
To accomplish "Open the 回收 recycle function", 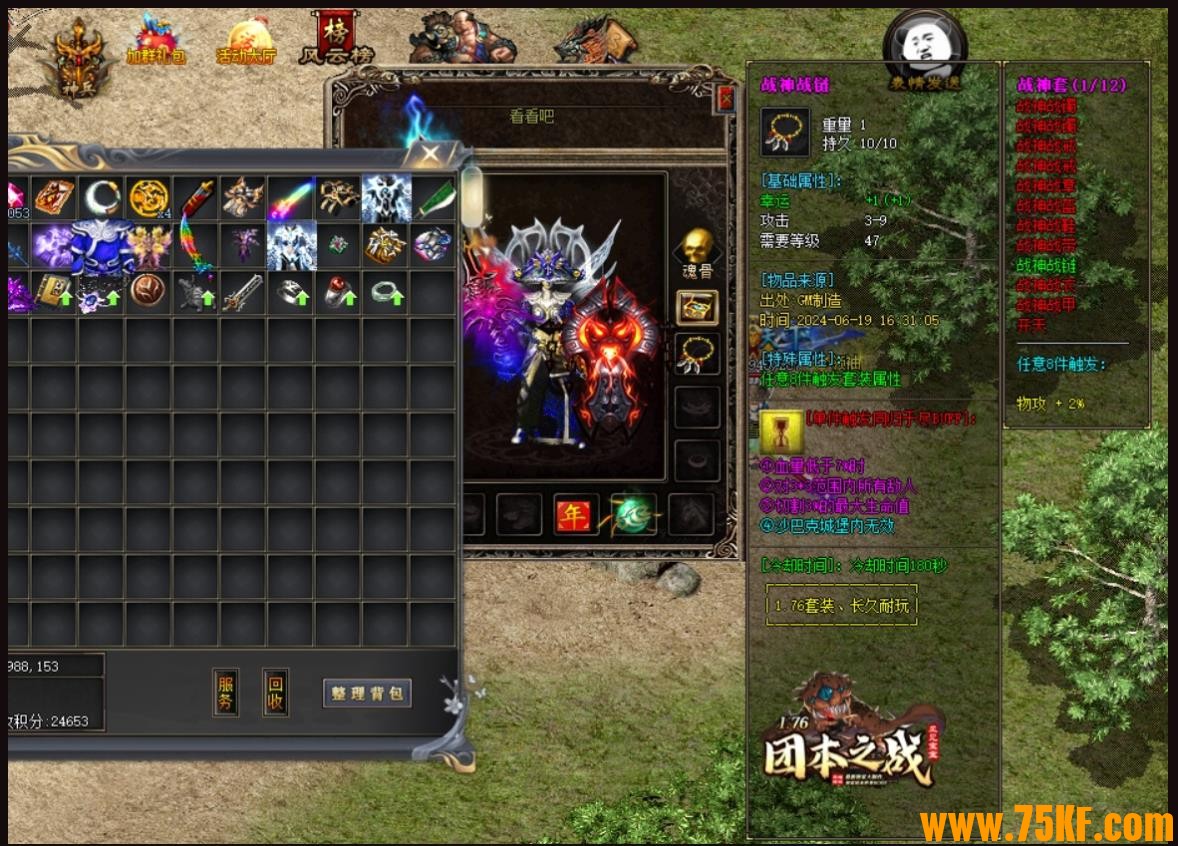I will [276, 692].
